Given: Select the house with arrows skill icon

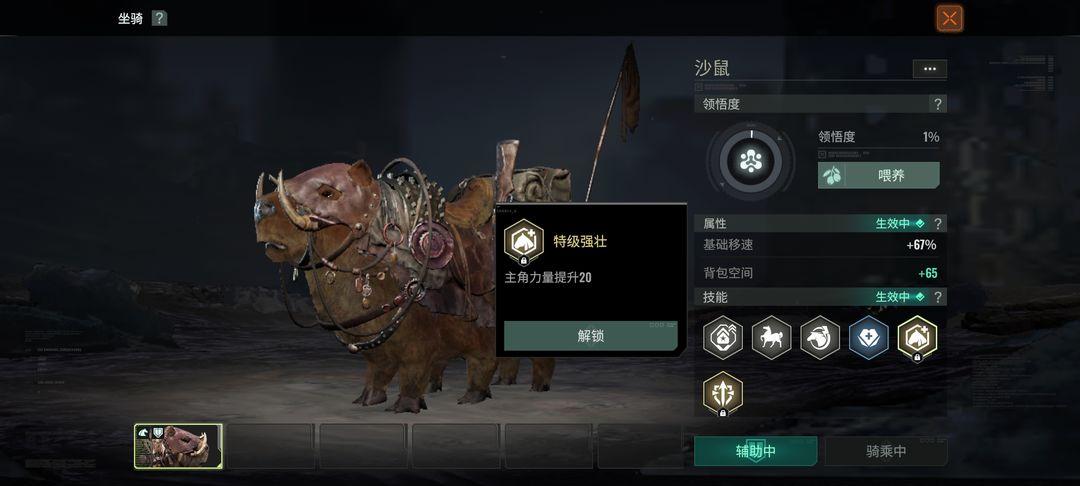Looking at the screenshot, I should pyautogui.click(x=723, y=337).
